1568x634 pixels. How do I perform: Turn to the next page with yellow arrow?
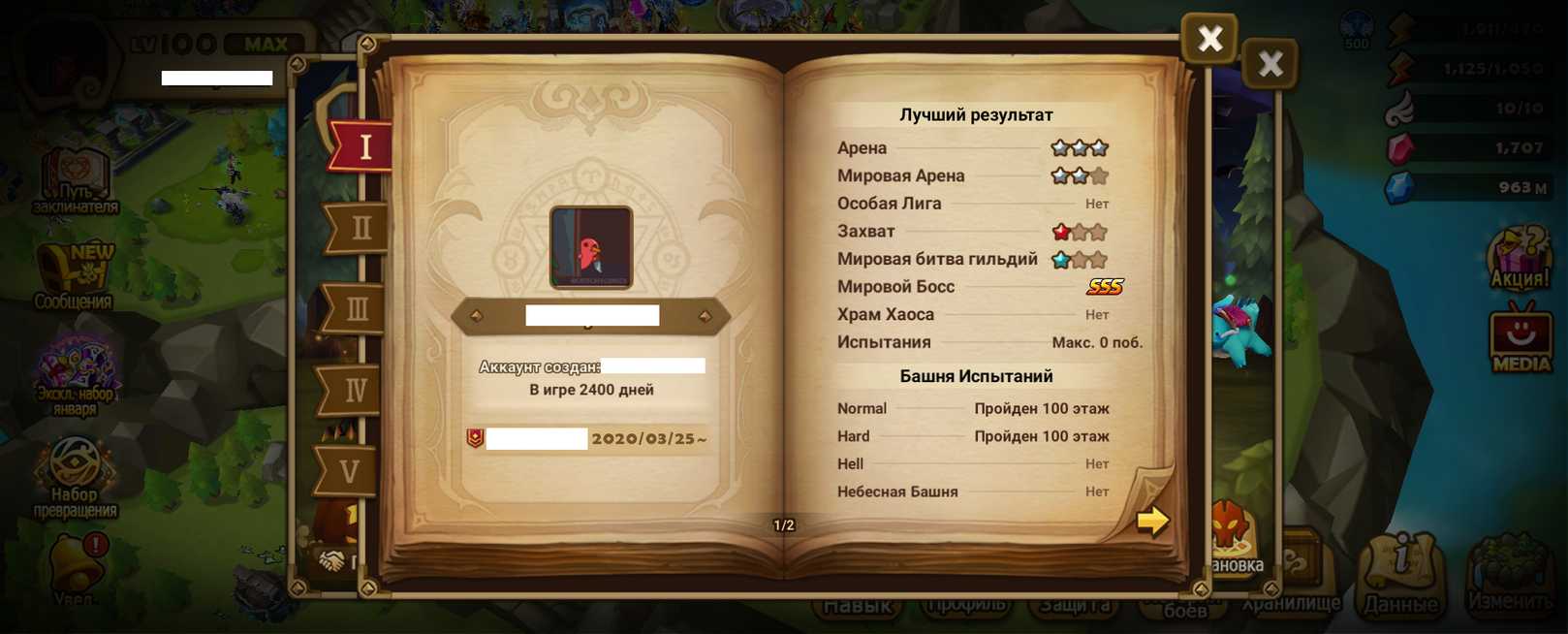click(x=1152, y=521)
